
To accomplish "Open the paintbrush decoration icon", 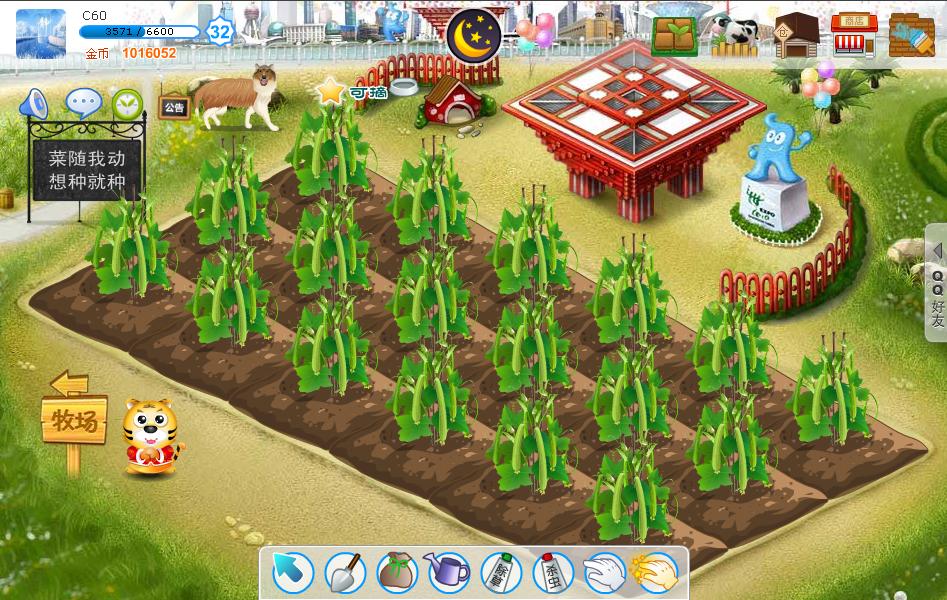I will tap(911, 35).
